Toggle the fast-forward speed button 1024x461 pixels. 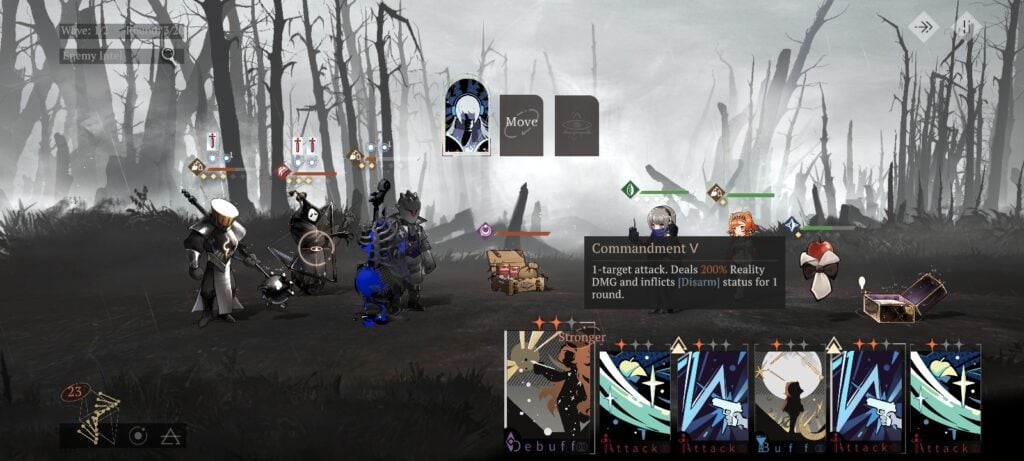(x=924, y=27)
